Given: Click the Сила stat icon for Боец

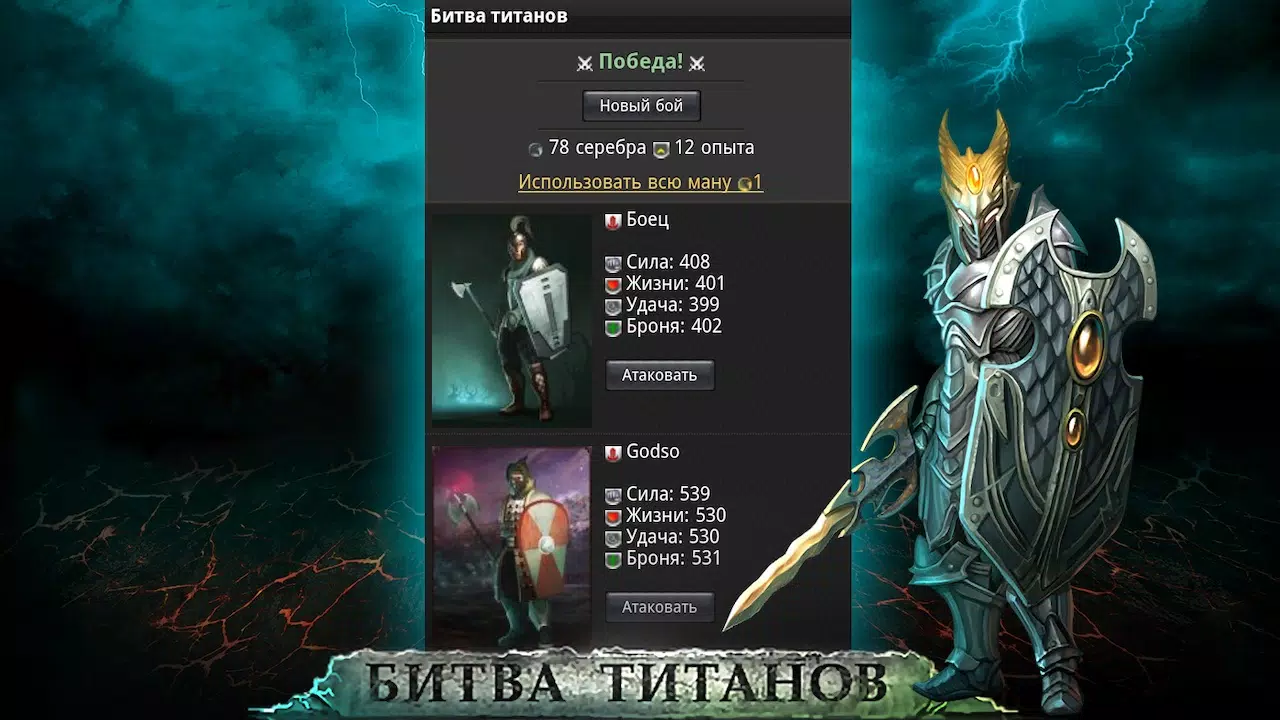Looking at the screenshot, I should [x=615, y=262].
